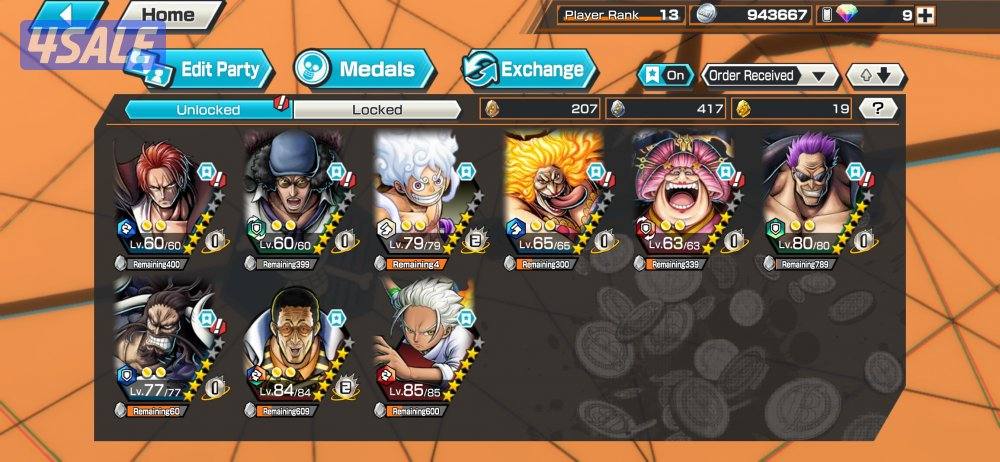Open the Exchange menu

click(x=530, y=69)
